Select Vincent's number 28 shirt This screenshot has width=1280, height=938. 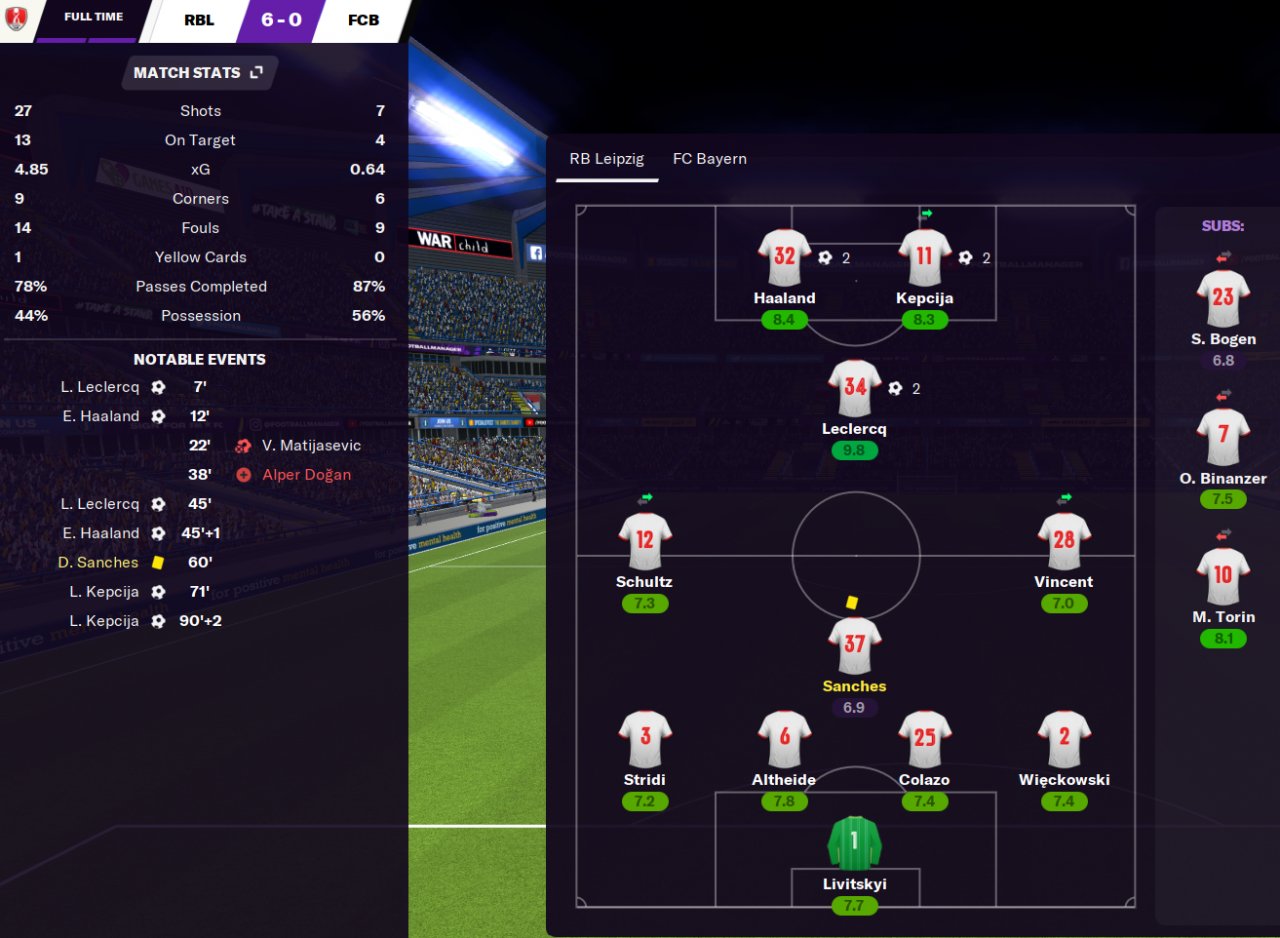coord(1063,541)
